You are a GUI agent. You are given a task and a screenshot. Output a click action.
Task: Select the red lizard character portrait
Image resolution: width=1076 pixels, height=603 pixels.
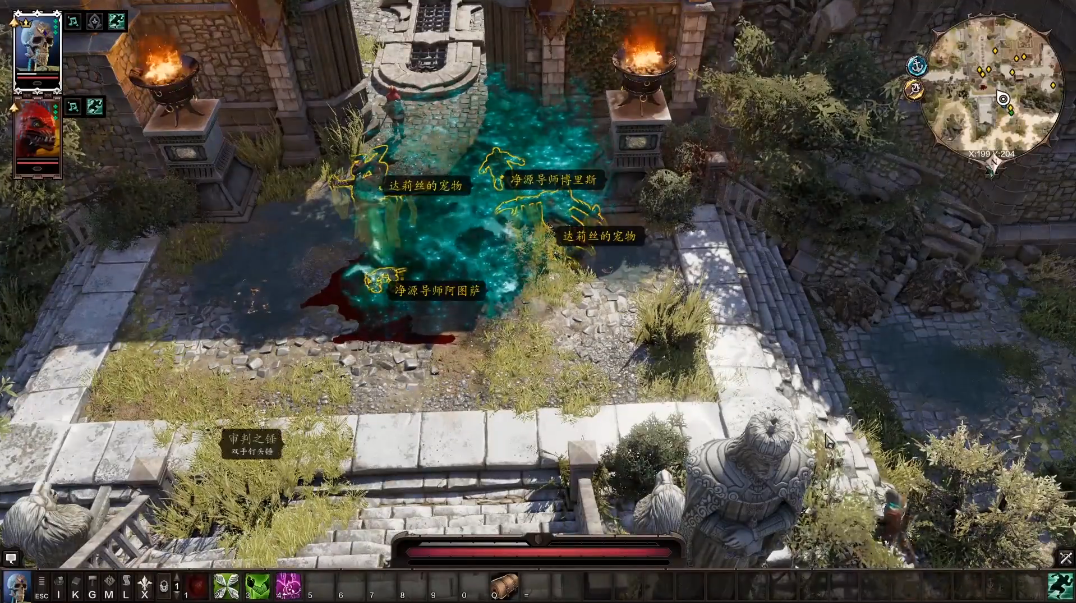tap(38, 136)
